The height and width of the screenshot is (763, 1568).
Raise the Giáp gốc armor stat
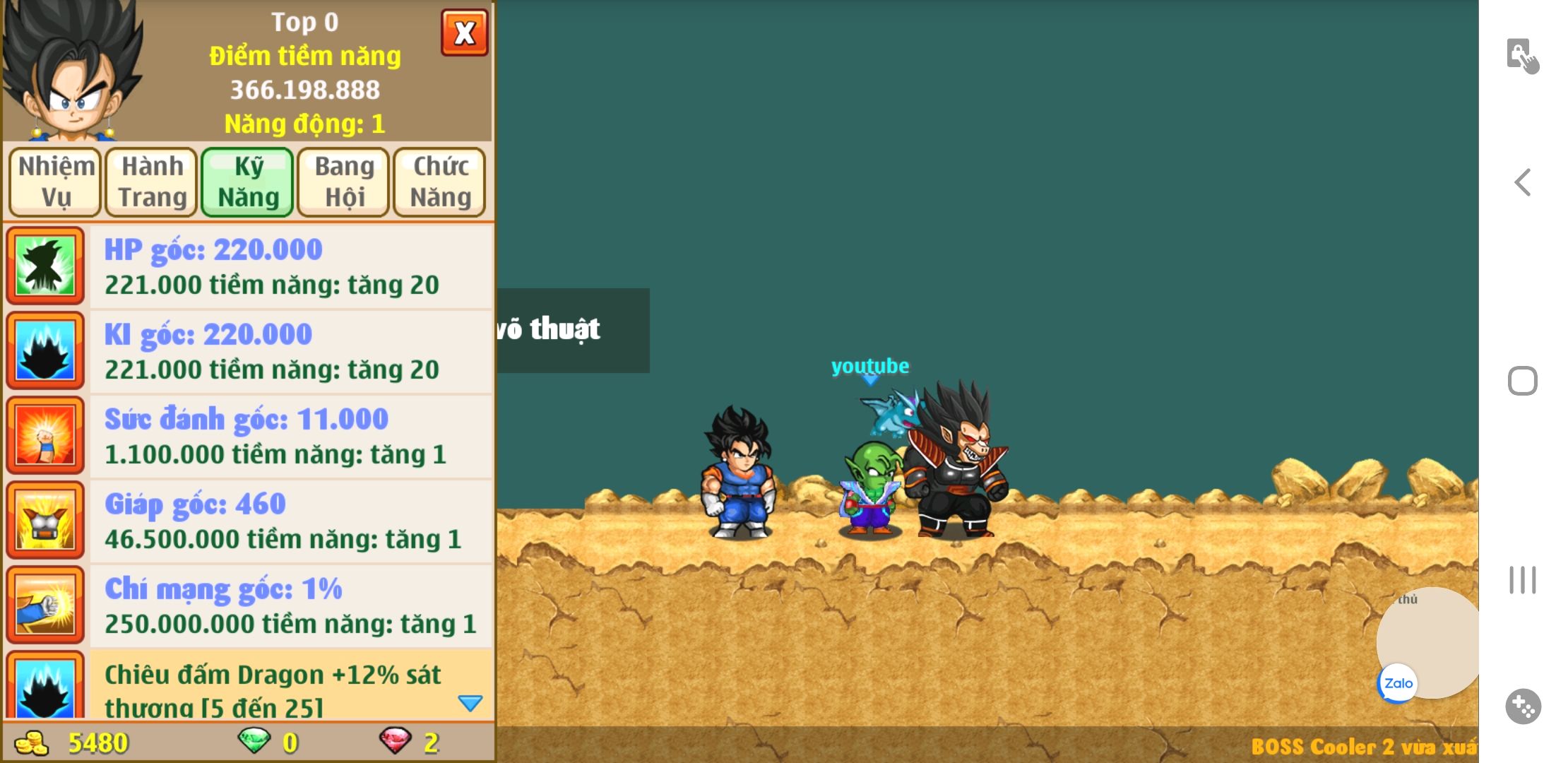click(x=290, y=521)
